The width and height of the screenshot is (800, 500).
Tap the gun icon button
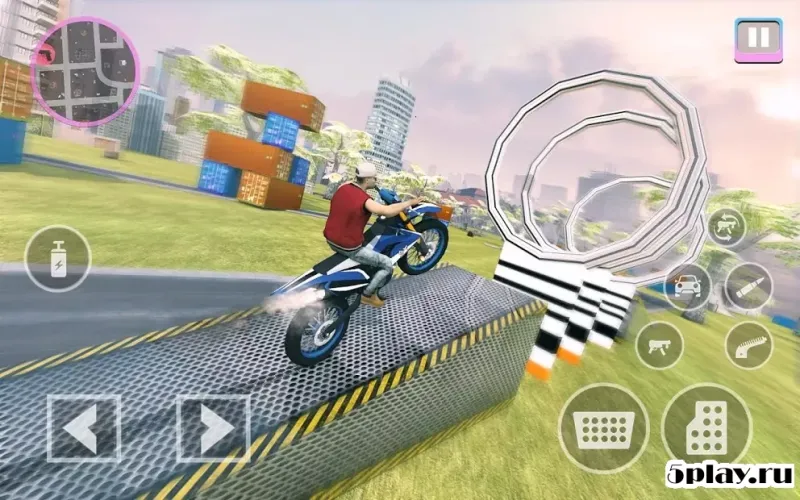[x=659, y=345]
